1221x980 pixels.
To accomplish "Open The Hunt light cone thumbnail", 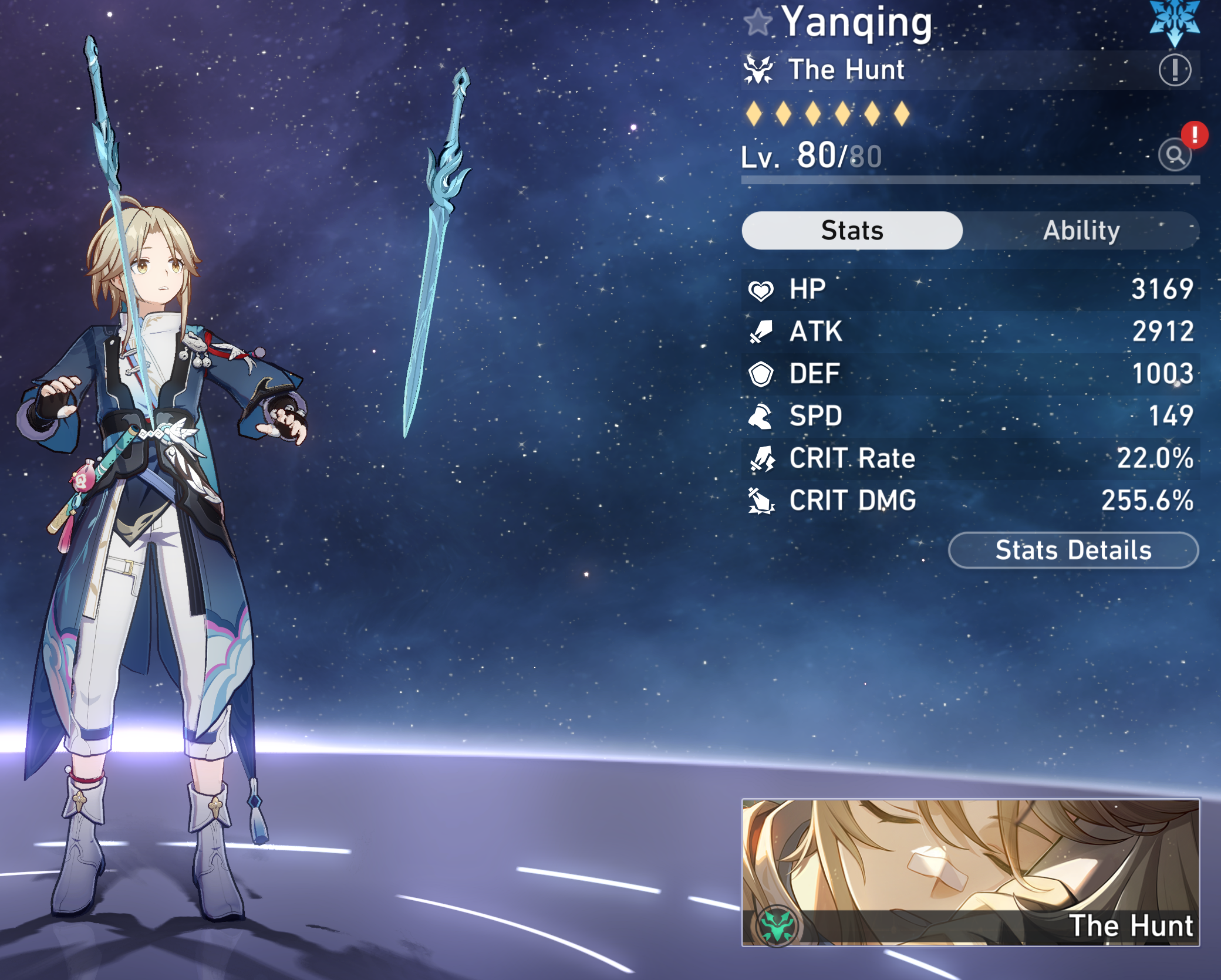I will coord(970,872).
